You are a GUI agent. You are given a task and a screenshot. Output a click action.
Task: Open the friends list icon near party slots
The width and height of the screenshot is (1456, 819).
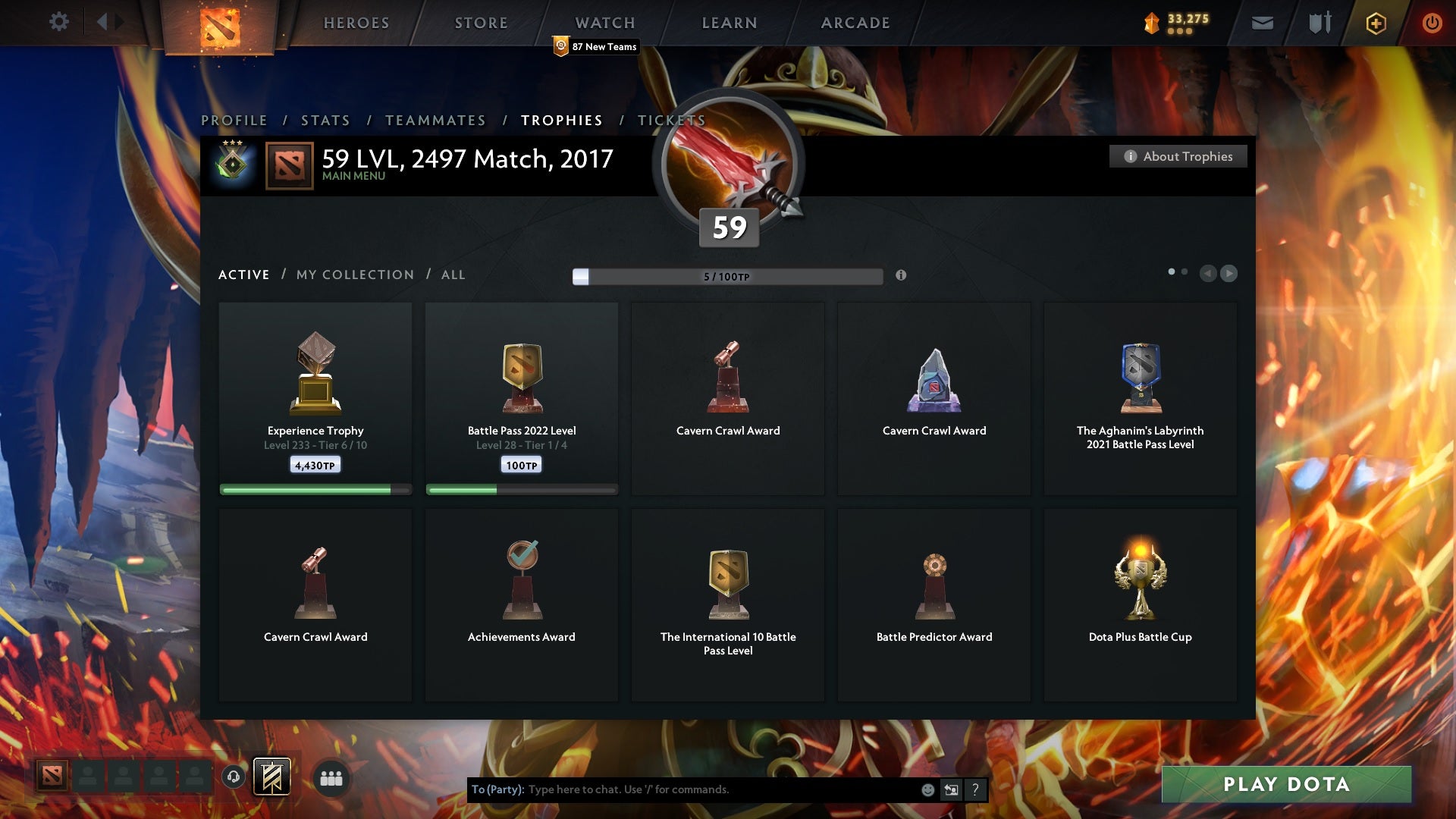[x=331, y=778]
